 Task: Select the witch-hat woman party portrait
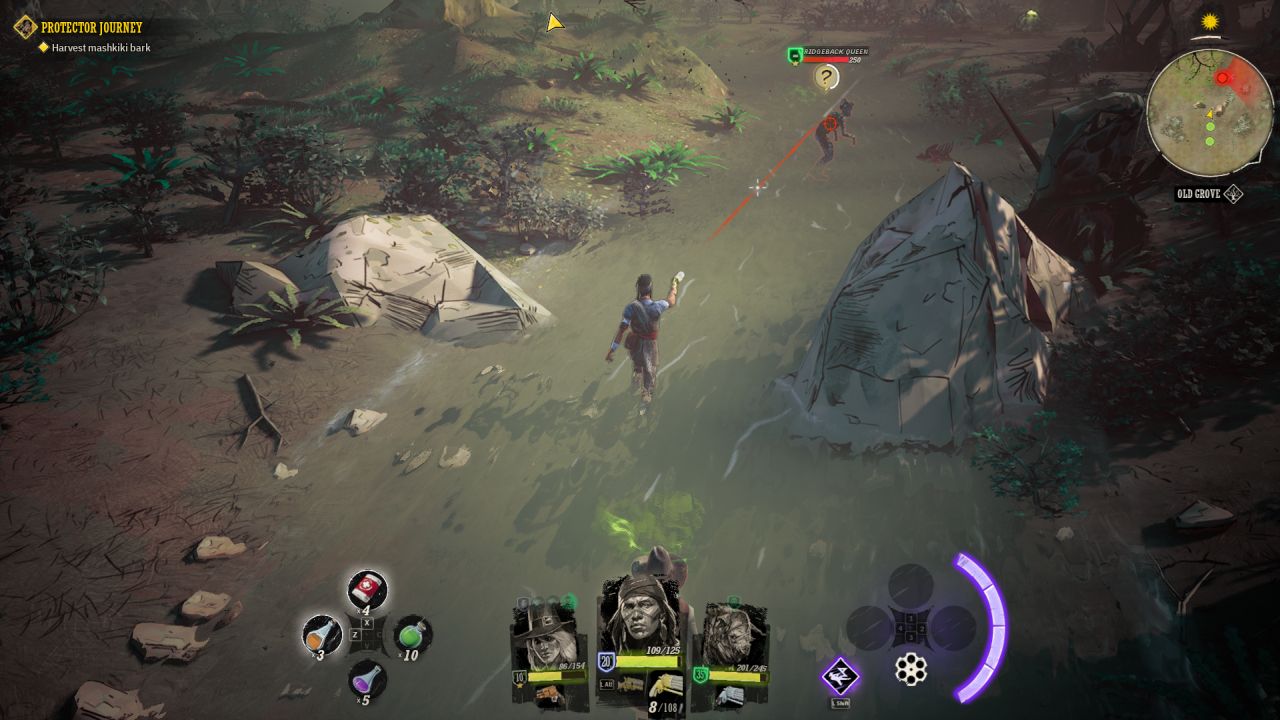coord(549,640)
